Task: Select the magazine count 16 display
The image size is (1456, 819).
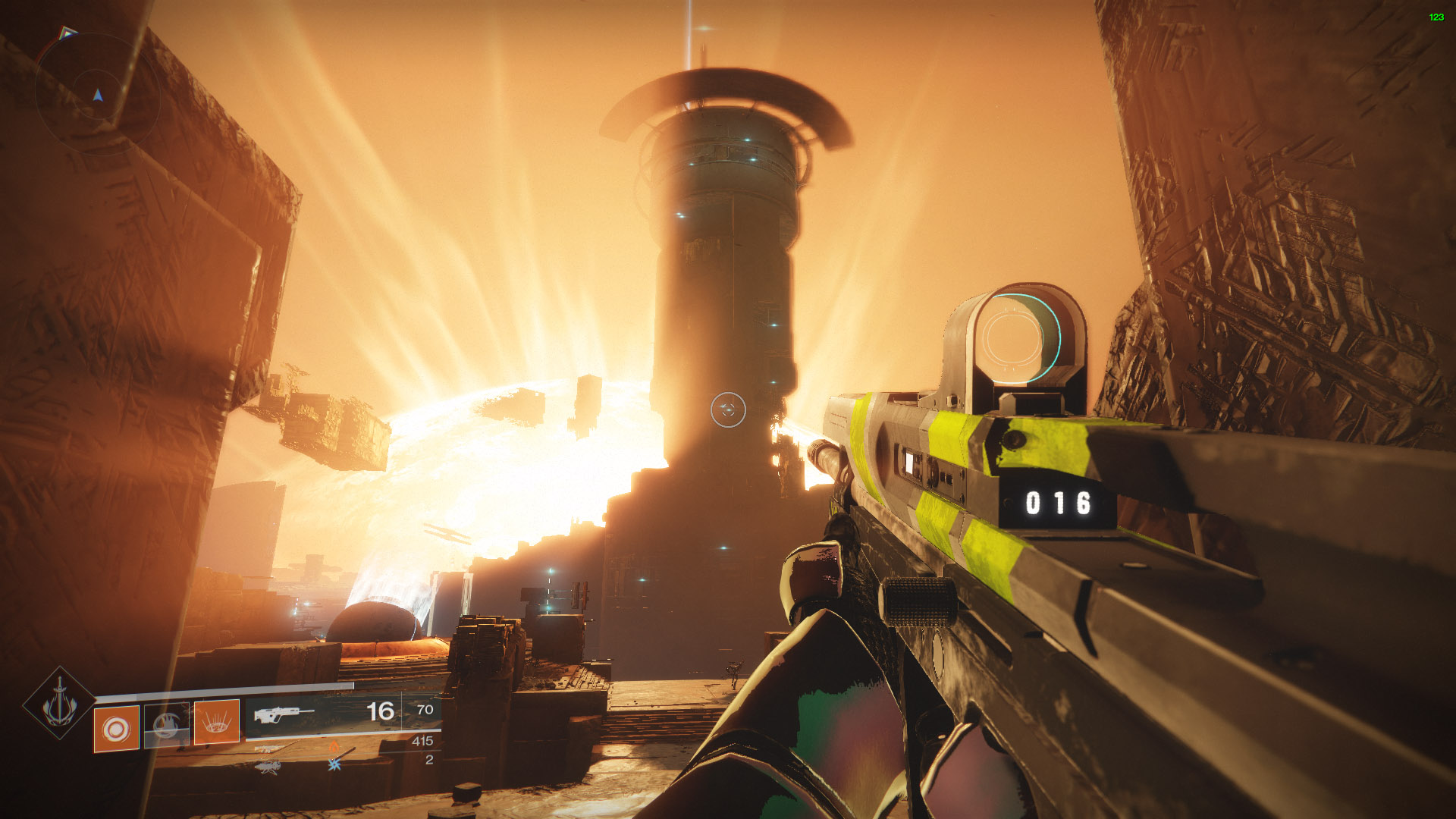Action: pyautogui.click(x=381, y=711)
